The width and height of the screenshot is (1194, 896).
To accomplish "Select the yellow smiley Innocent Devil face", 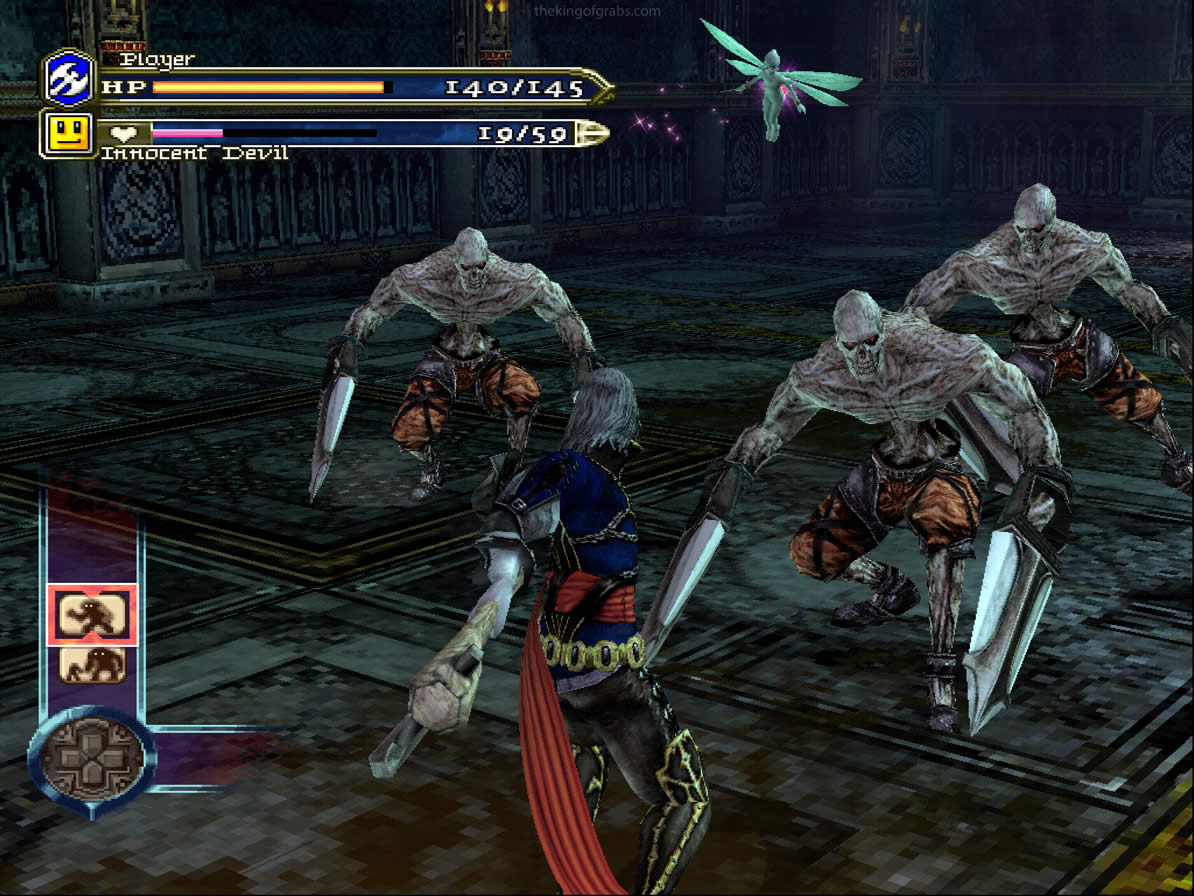I will pos(68,133).
